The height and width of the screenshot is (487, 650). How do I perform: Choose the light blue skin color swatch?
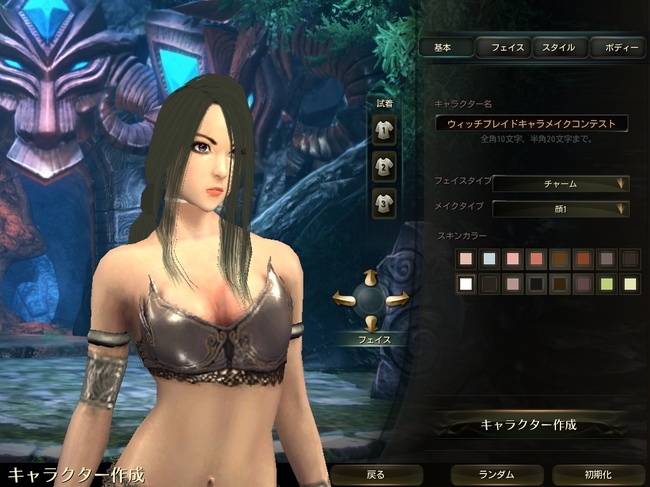tap(490, 259)
